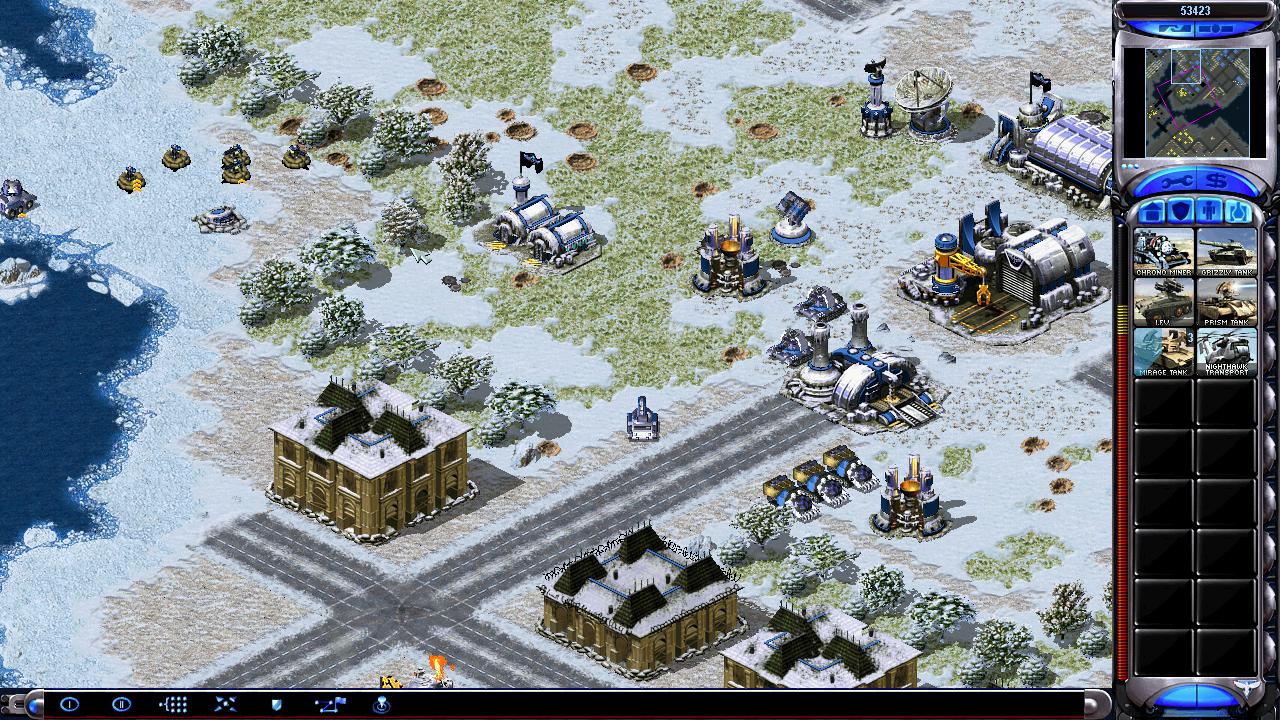This screenshot has height=720, width=1280.
Task: Click the dotted-grid type select button
Action: [x=173, y=704]
